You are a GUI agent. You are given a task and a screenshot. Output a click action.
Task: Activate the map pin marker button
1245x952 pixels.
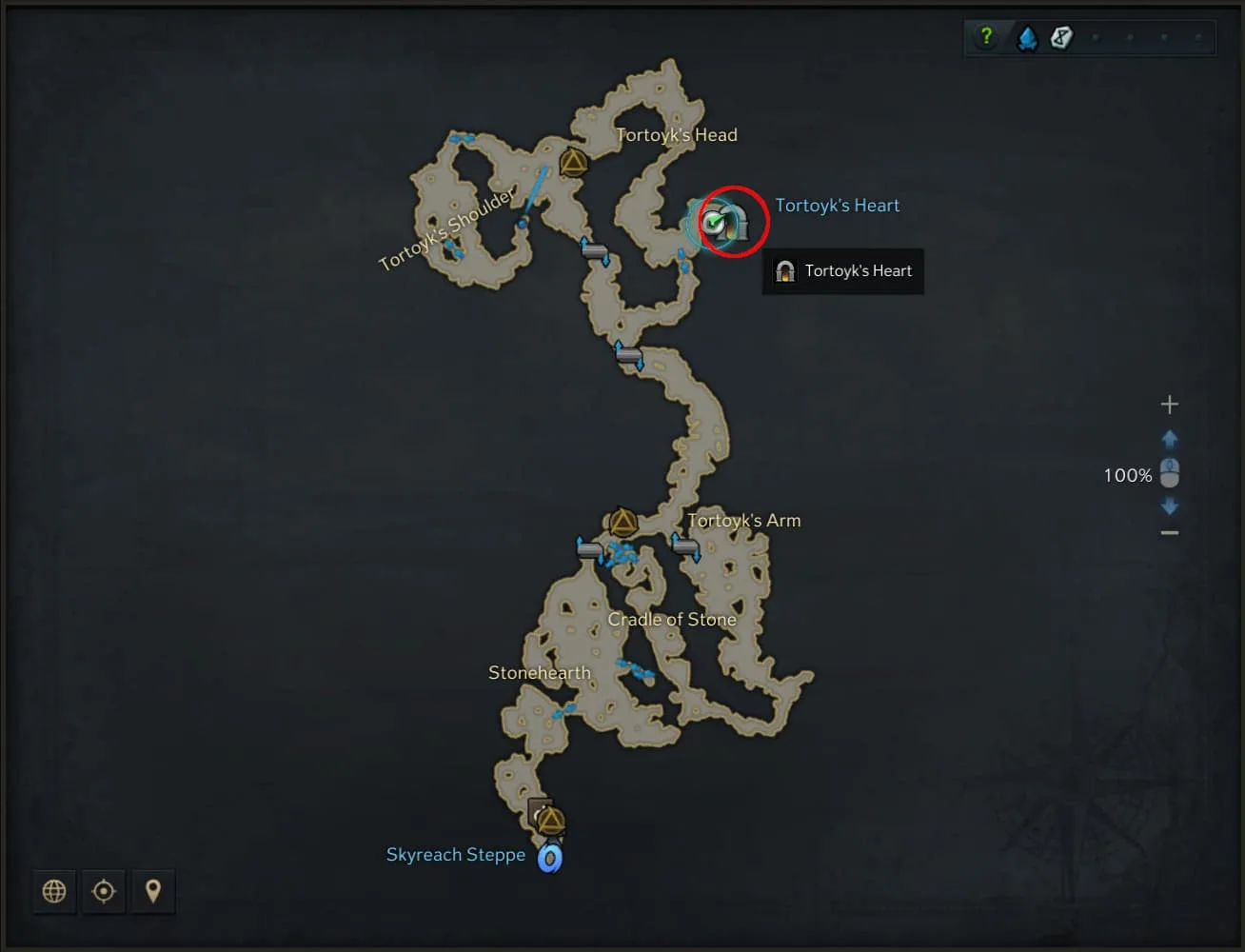point(152,891)
